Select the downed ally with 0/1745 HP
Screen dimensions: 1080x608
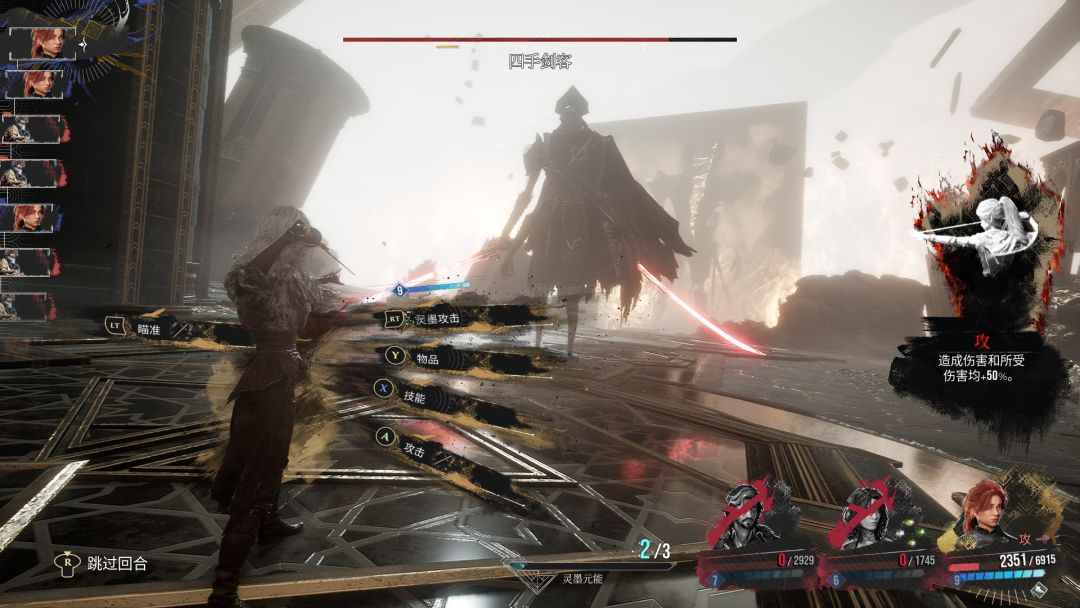pos(871,522)
